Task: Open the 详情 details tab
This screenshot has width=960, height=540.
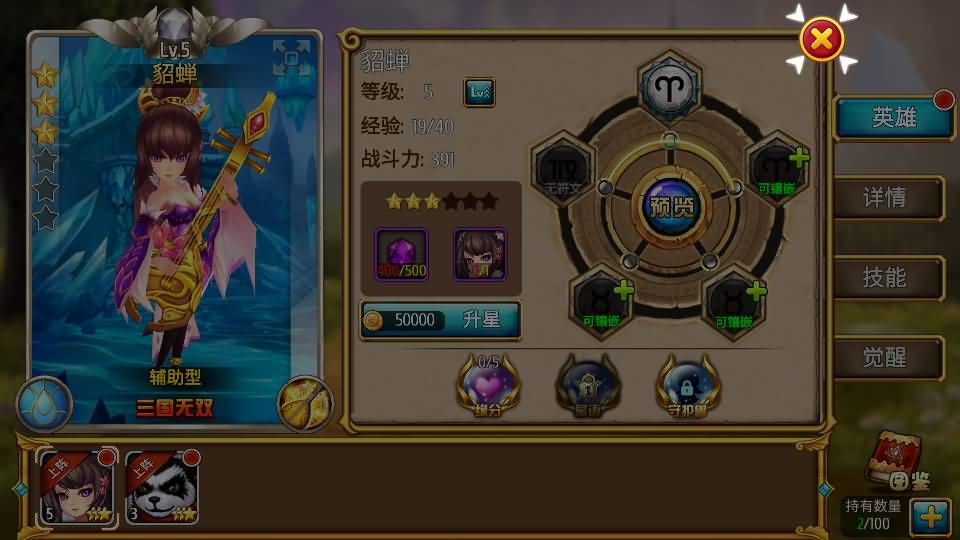Action: click(x=888, y=198)
